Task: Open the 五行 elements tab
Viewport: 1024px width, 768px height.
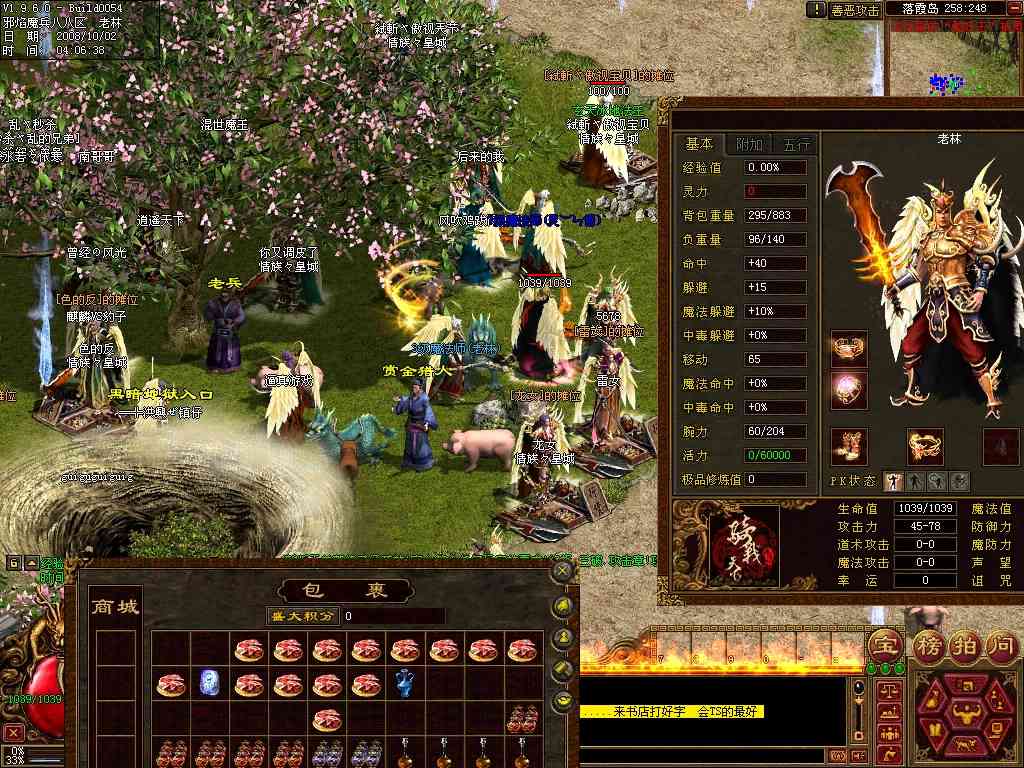Action: click(796, 144)
